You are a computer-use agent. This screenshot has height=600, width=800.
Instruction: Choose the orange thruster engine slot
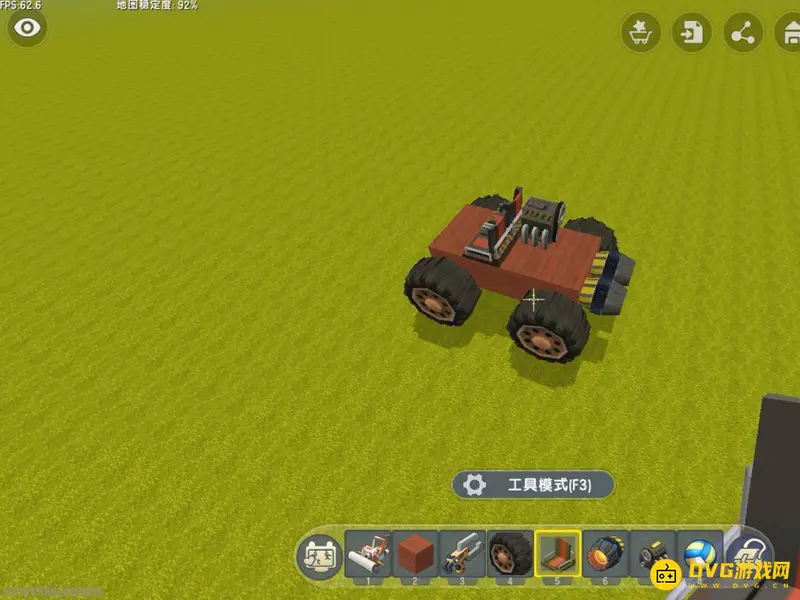[x=605, y=553]
